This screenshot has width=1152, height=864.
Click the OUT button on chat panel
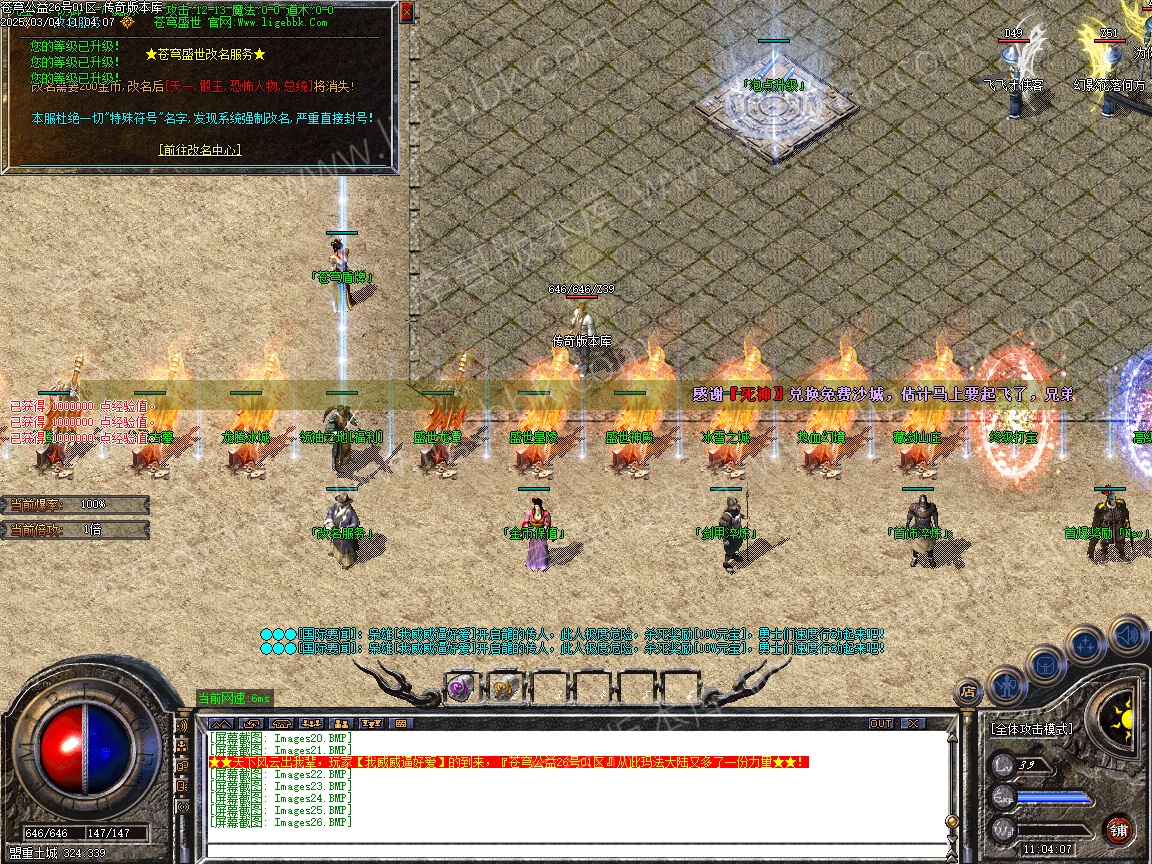(x=880, y=723)
